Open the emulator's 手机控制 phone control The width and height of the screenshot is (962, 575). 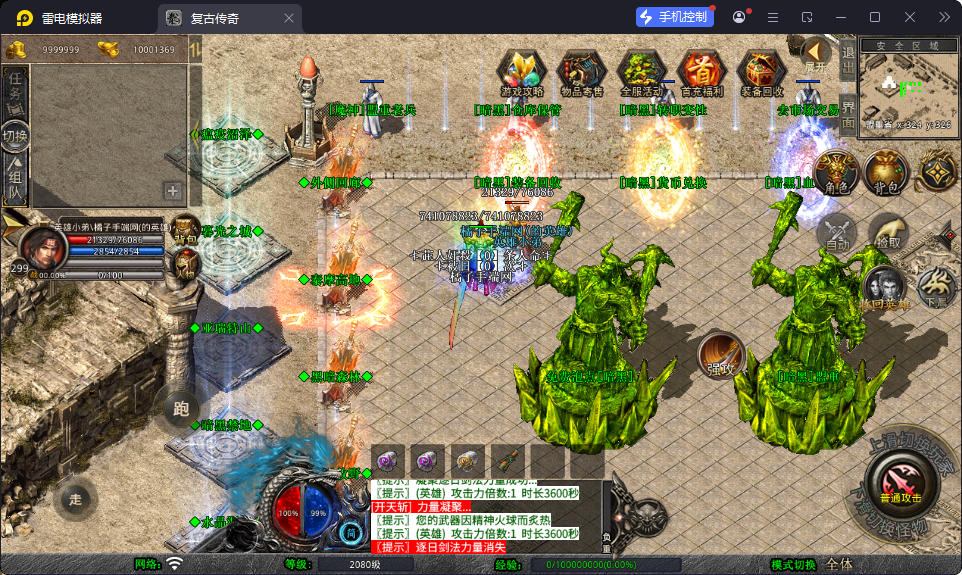[x=673, y=17]
